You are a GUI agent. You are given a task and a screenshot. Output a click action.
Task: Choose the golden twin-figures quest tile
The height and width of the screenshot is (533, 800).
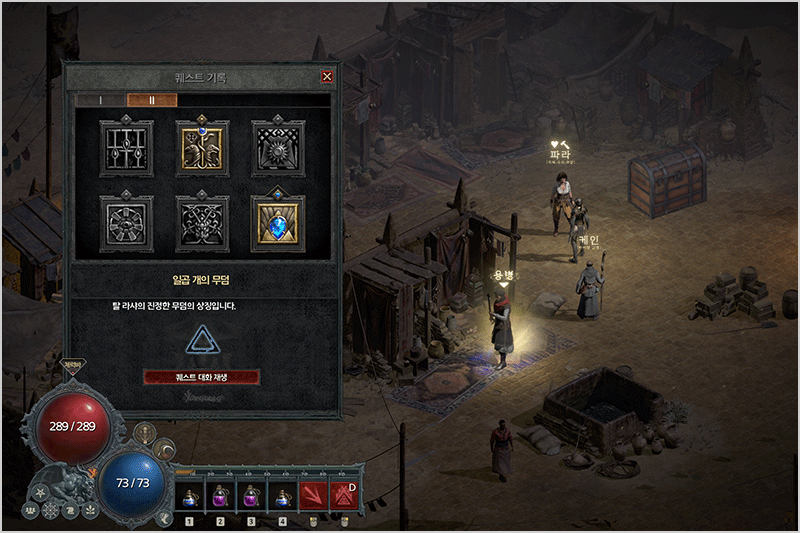(202, 149)
